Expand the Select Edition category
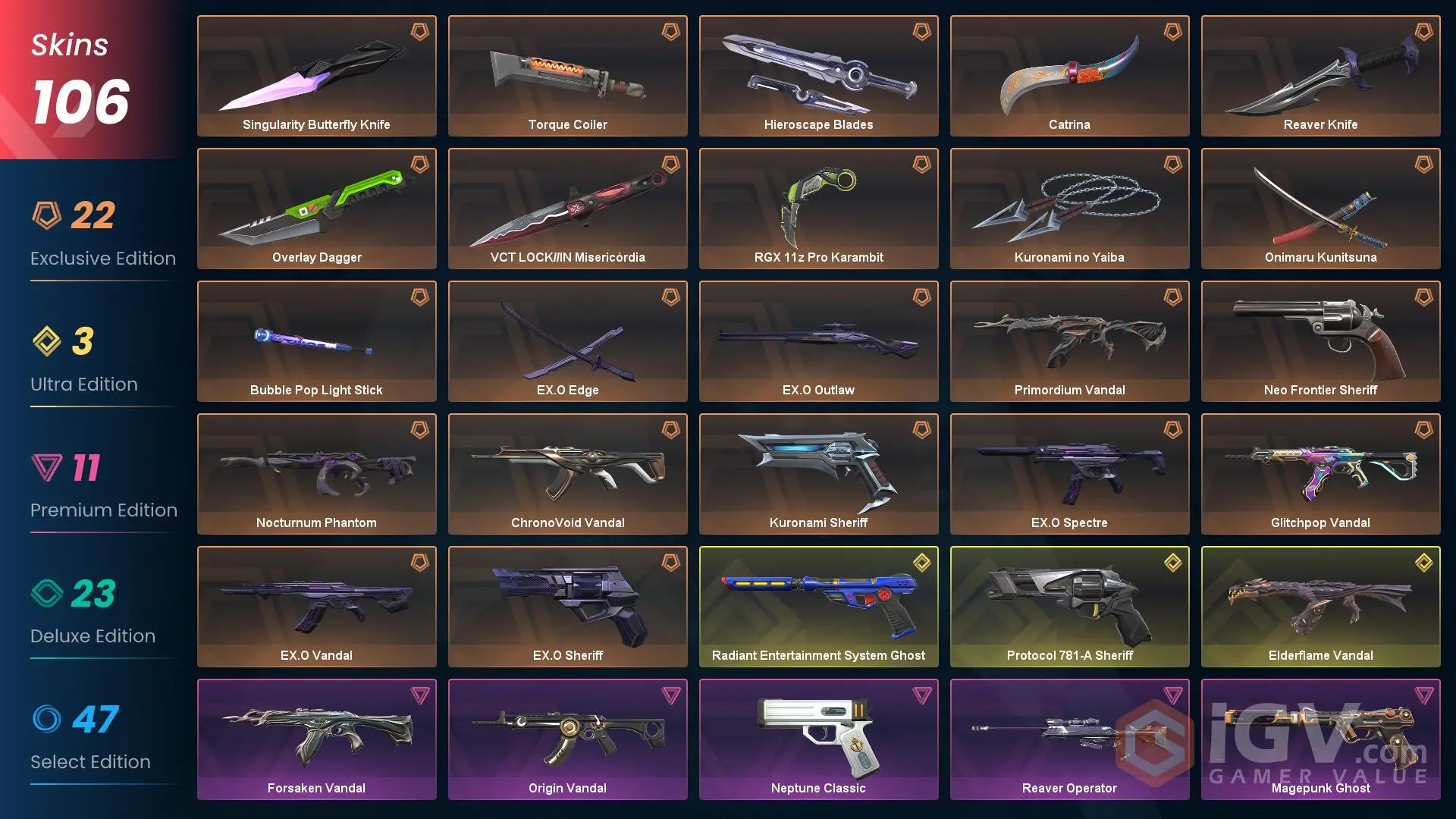This screenshot has height=819, width=1456. [x=90, y=761]
